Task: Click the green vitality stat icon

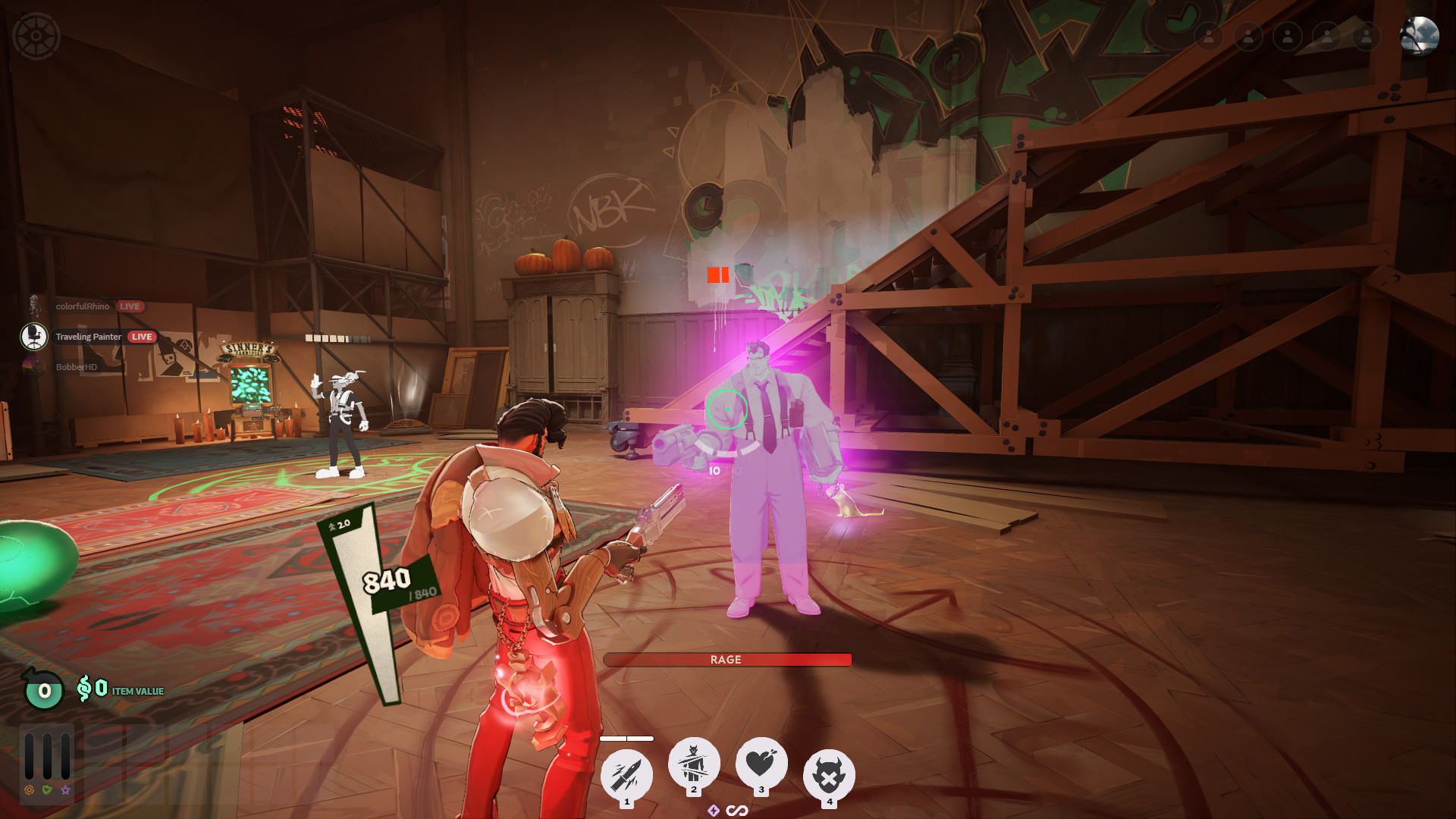Action: [x=48, y=790]
